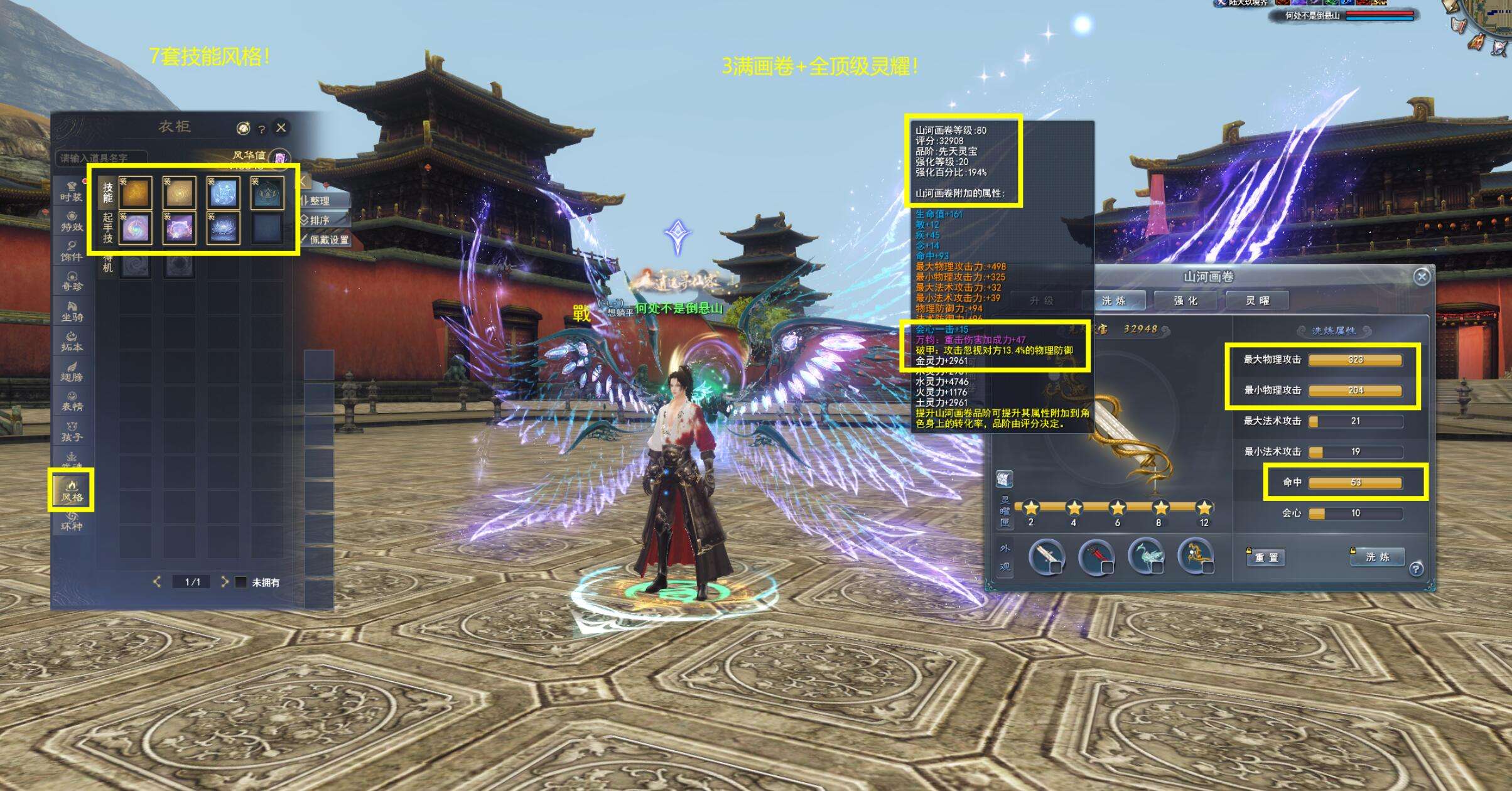Screen dimensions: 1512x791
Task: Select the purple swirl skill style icon
Action: point(135,227)
